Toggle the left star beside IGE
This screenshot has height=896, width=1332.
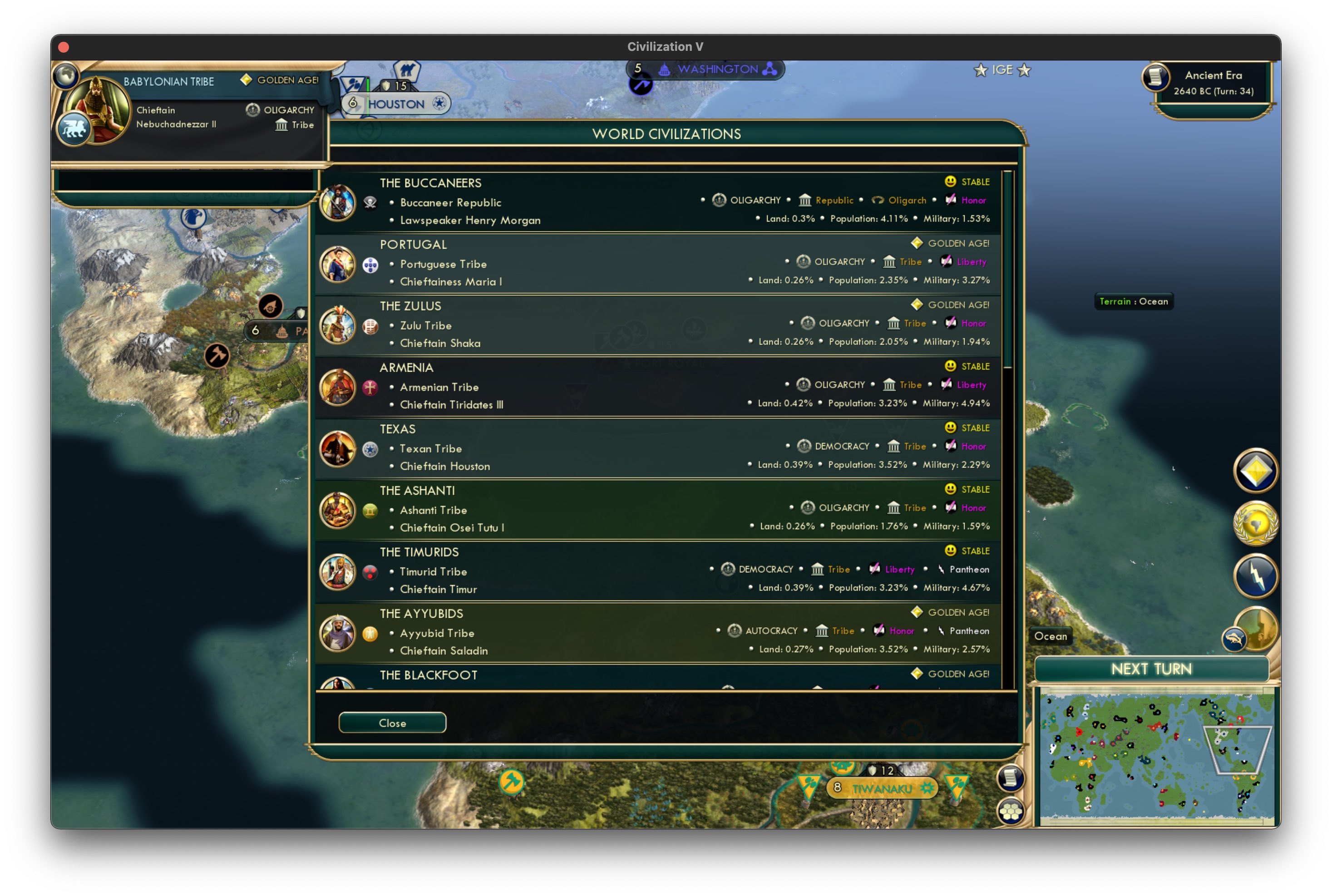point(981,70)
